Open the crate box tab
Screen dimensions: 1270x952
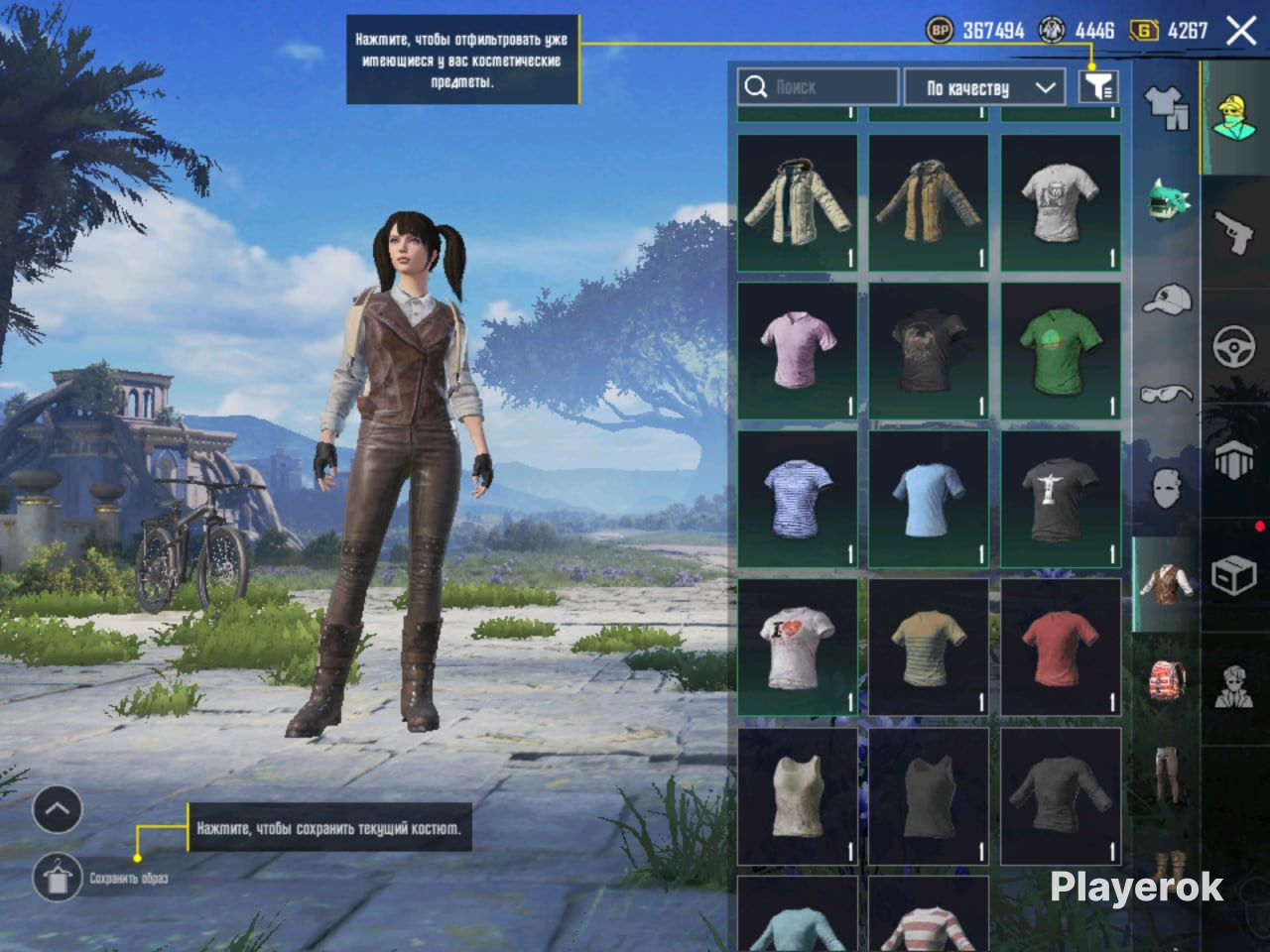coord(1235,575)
